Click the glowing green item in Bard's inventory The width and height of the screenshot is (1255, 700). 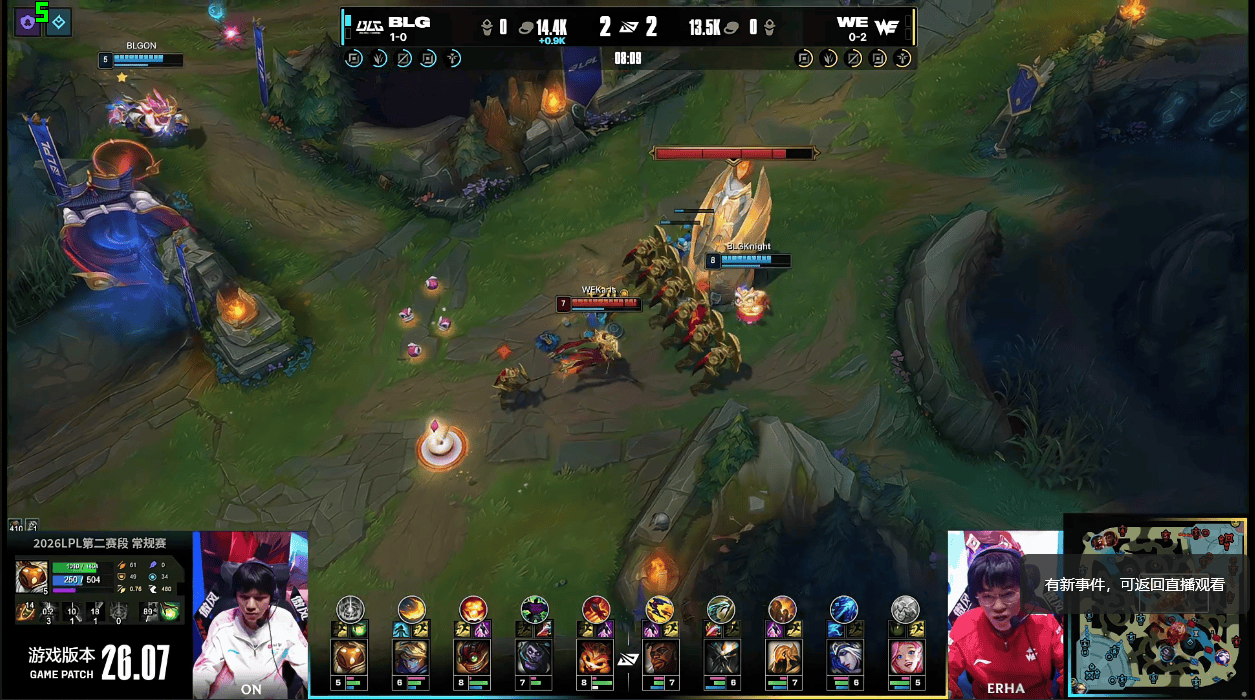pyautogui.click(x=169, y=612)
